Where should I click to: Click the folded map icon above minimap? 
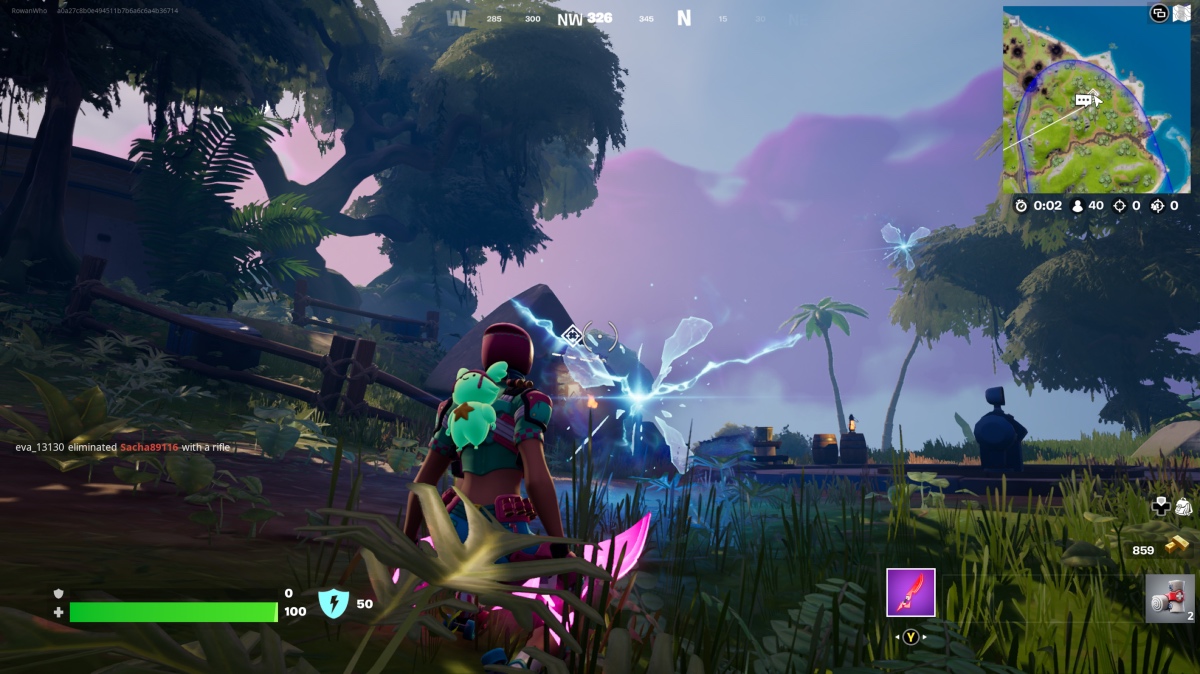[1181, 13]
